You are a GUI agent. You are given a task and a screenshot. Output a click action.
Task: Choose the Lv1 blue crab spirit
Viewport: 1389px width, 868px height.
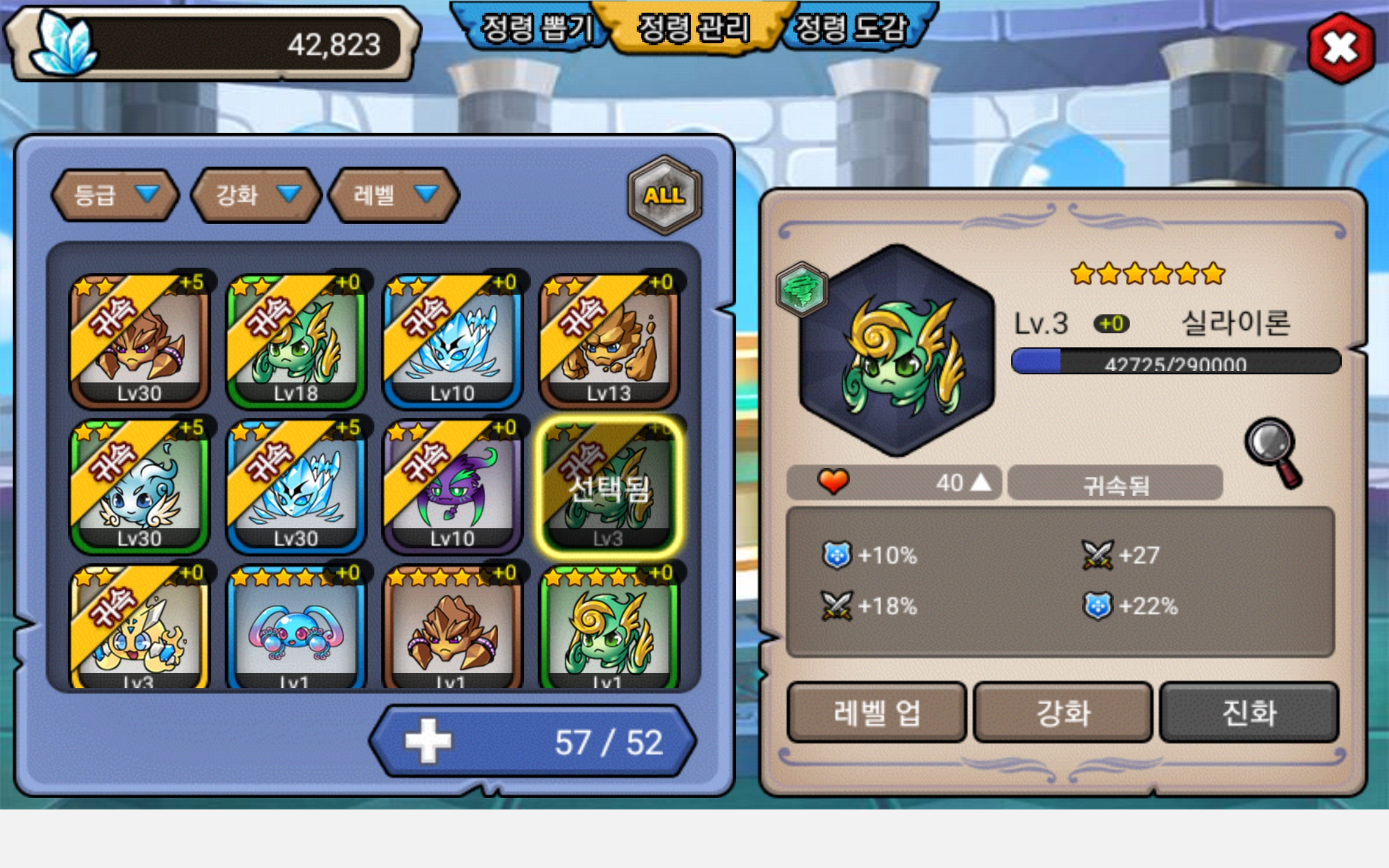tap(296, 629)
